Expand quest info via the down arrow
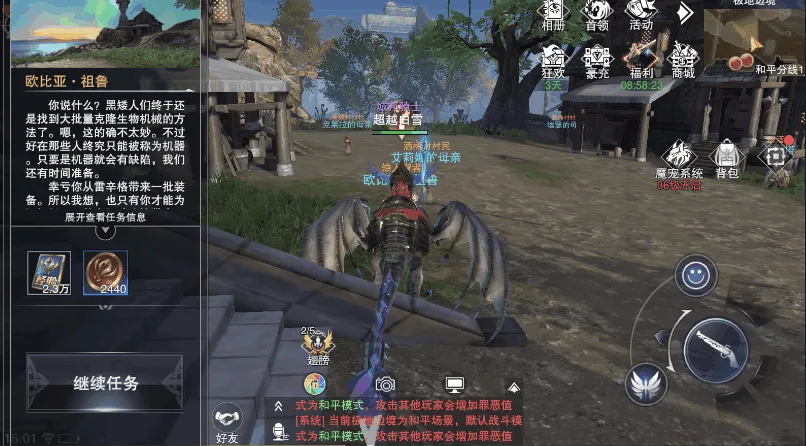Viewport: 806px width, 446px height. coord(105,231)
